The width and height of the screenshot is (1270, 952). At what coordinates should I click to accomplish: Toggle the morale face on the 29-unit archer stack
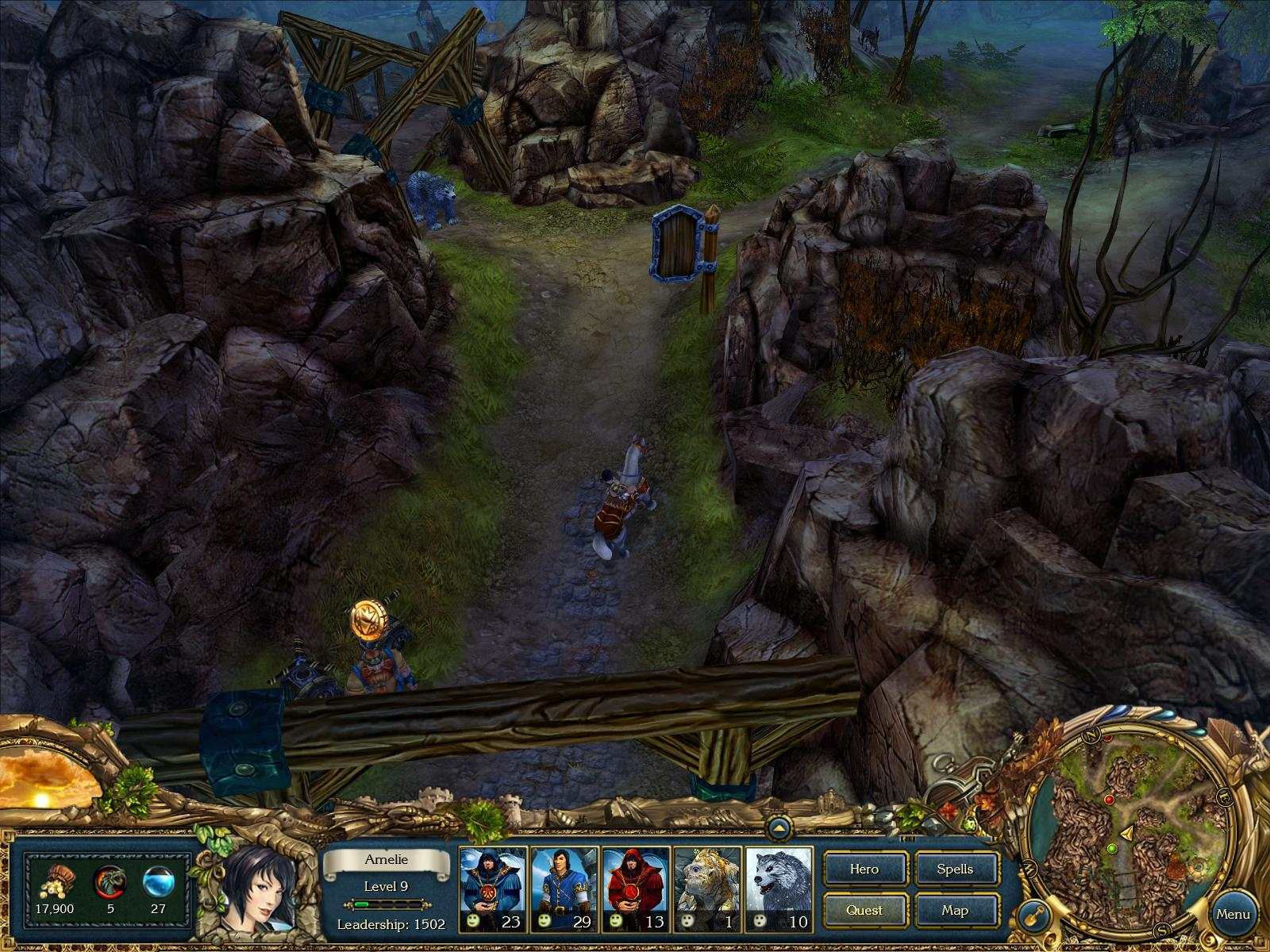click(545, 921)
